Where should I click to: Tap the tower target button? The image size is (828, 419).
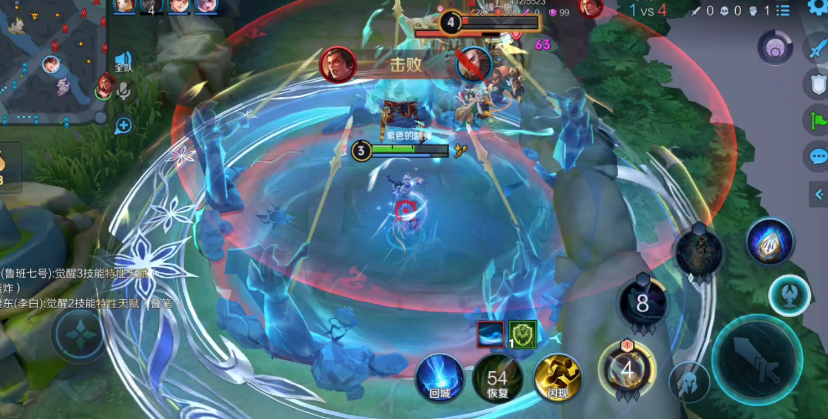coord(789,293)
